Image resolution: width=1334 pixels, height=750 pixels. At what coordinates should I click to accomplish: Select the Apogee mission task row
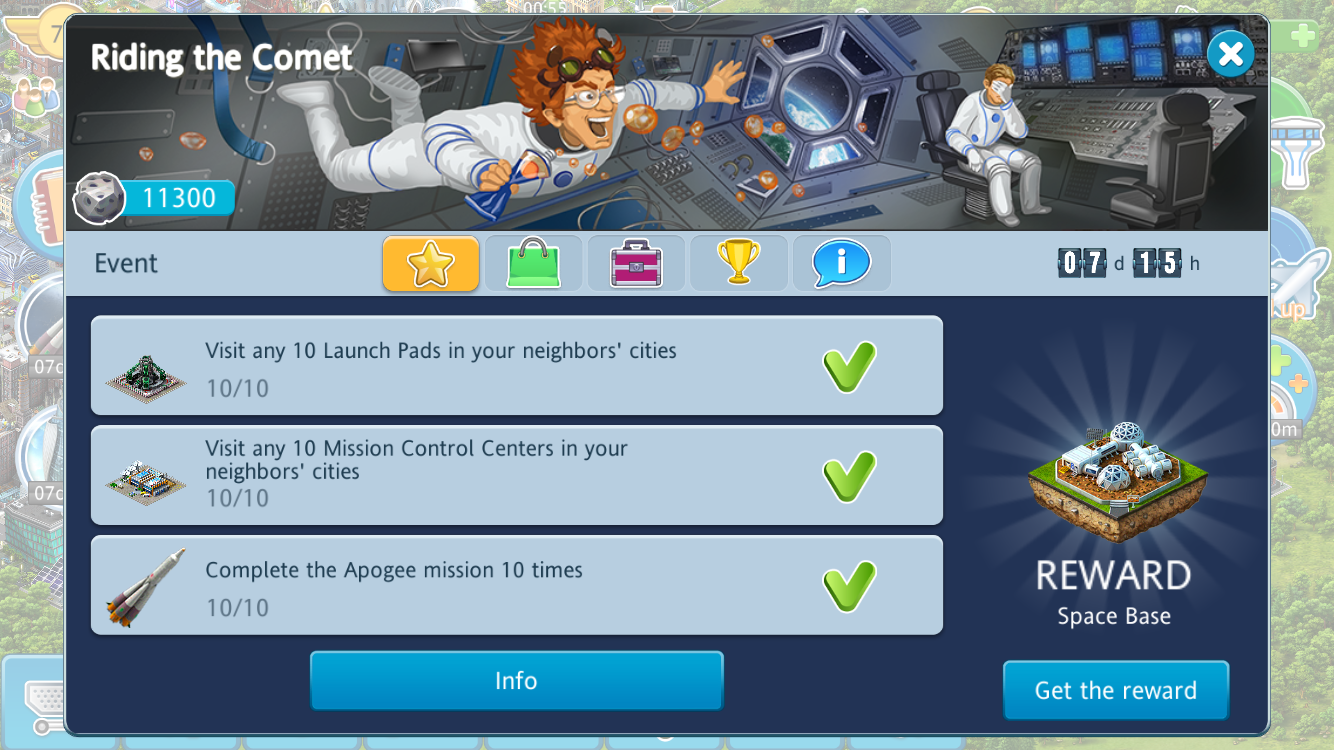[x=516, y=585]
